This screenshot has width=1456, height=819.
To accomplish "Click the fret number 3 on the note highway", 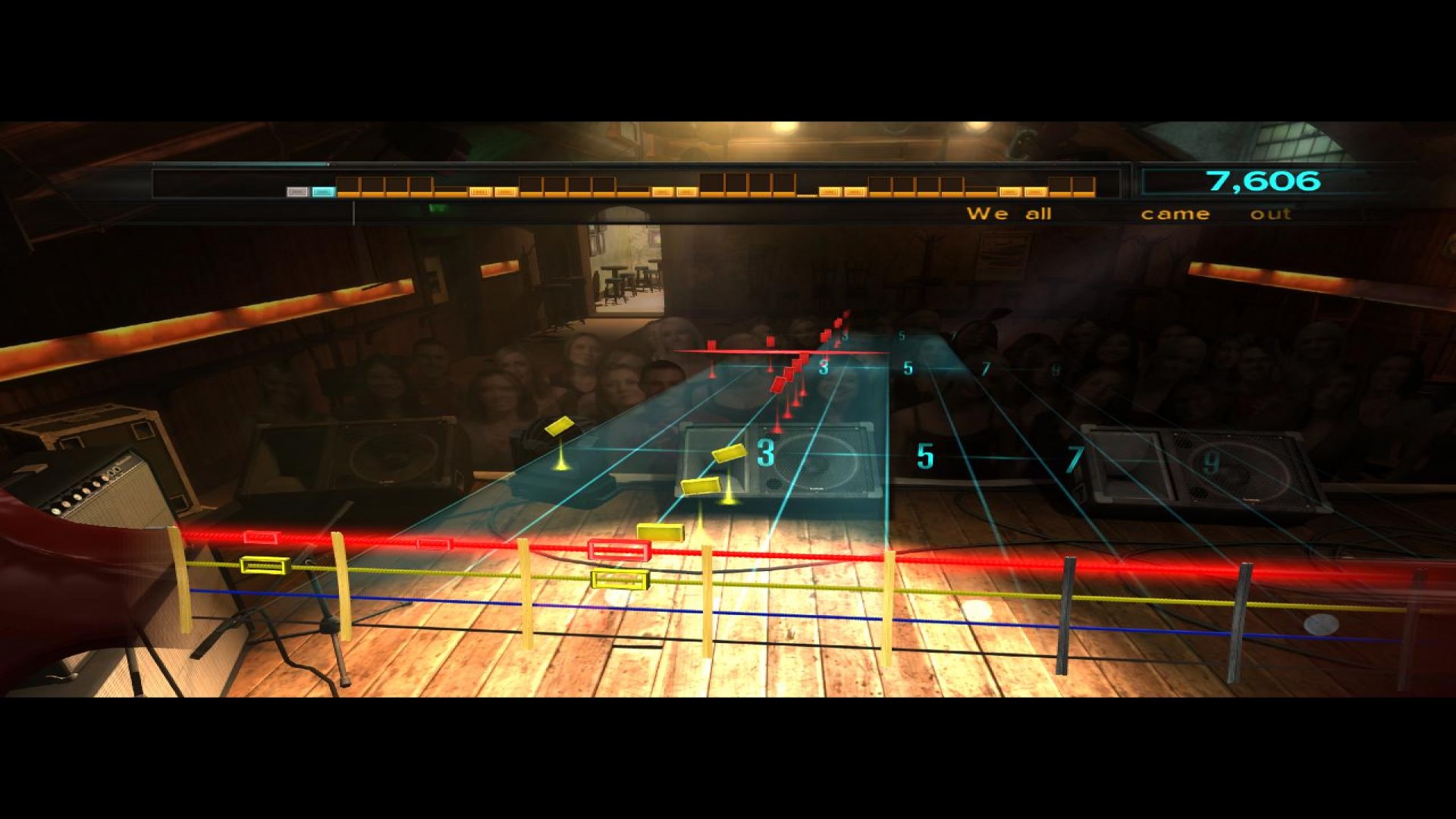I will pos(765,453).
